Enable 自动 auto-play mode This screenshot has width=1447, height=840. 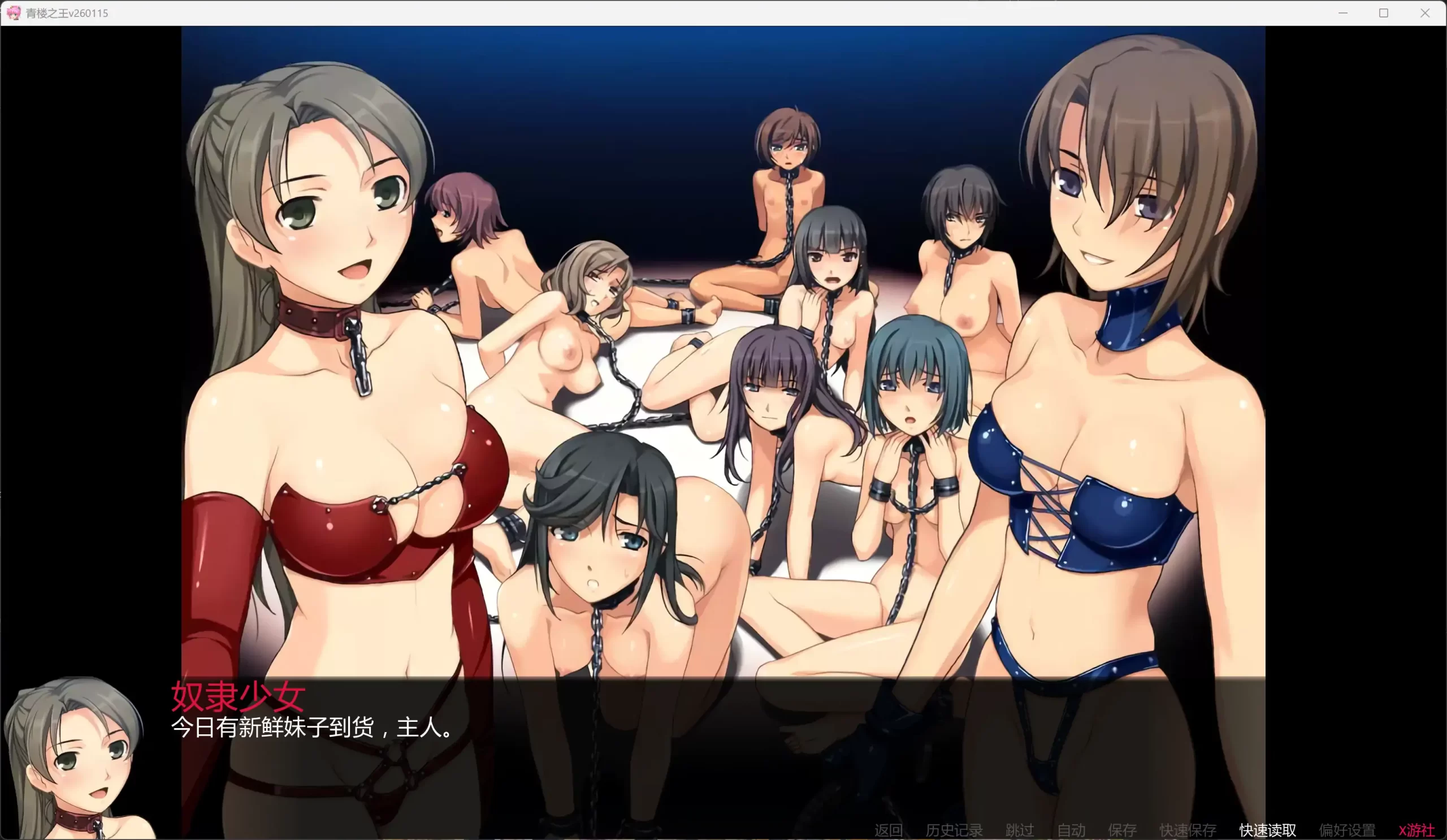(x=1072, y=830)
